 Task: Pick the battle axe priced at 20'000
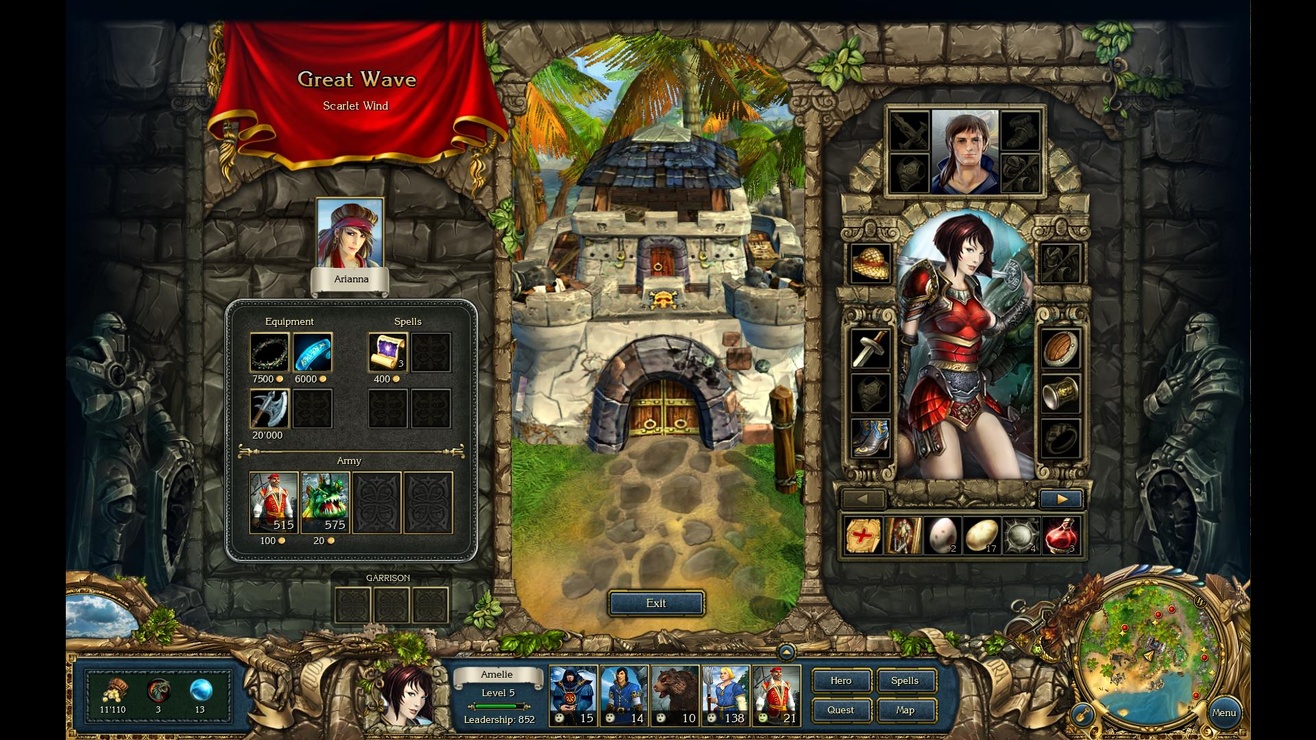269,409
